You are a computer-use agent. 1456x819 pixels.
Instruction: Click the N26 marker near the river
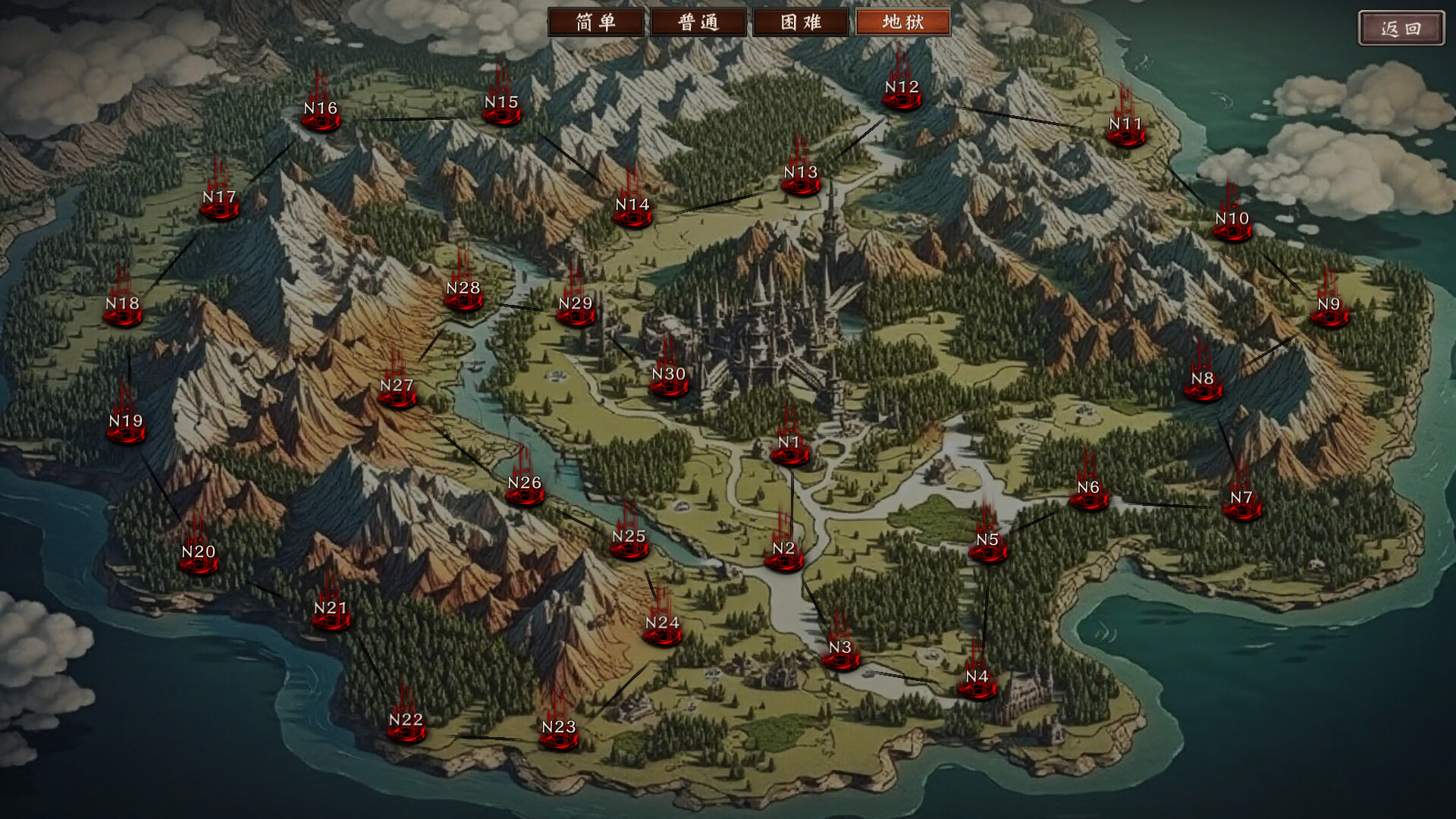tap(523, 491)
